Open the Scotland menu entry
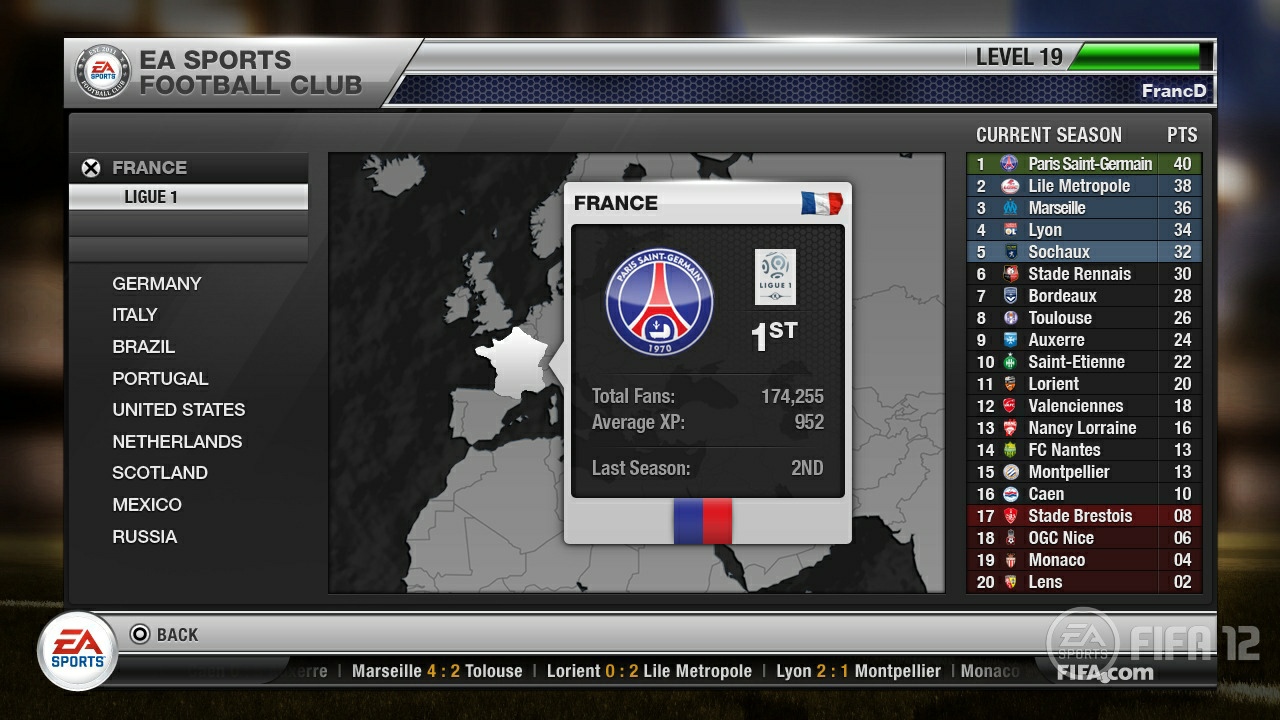Image resolution: width=1280 pixels, height=720 pixels. 160,472
